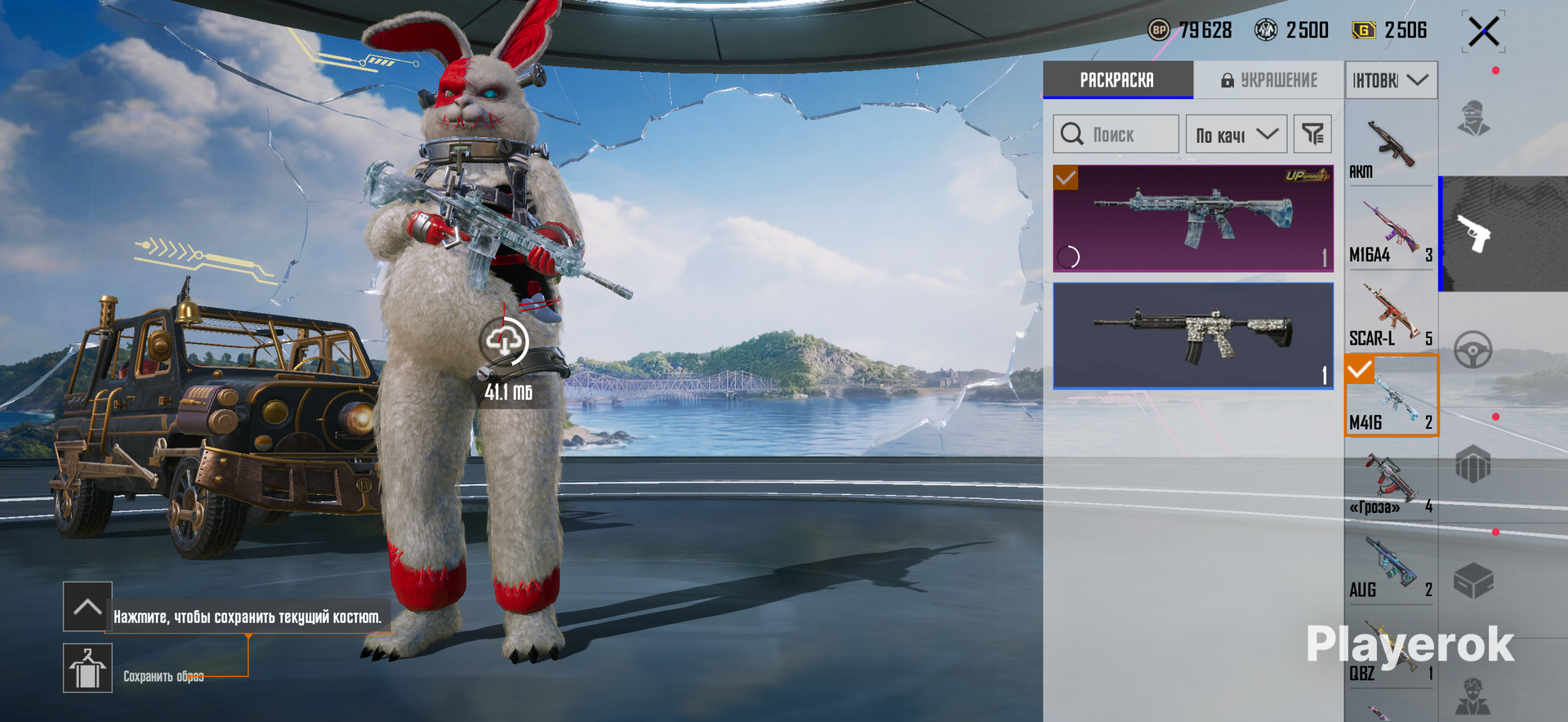The image size is (1568, 722).
Task: Expand the panel with up arrow
Action: click(x=87, y=607)
